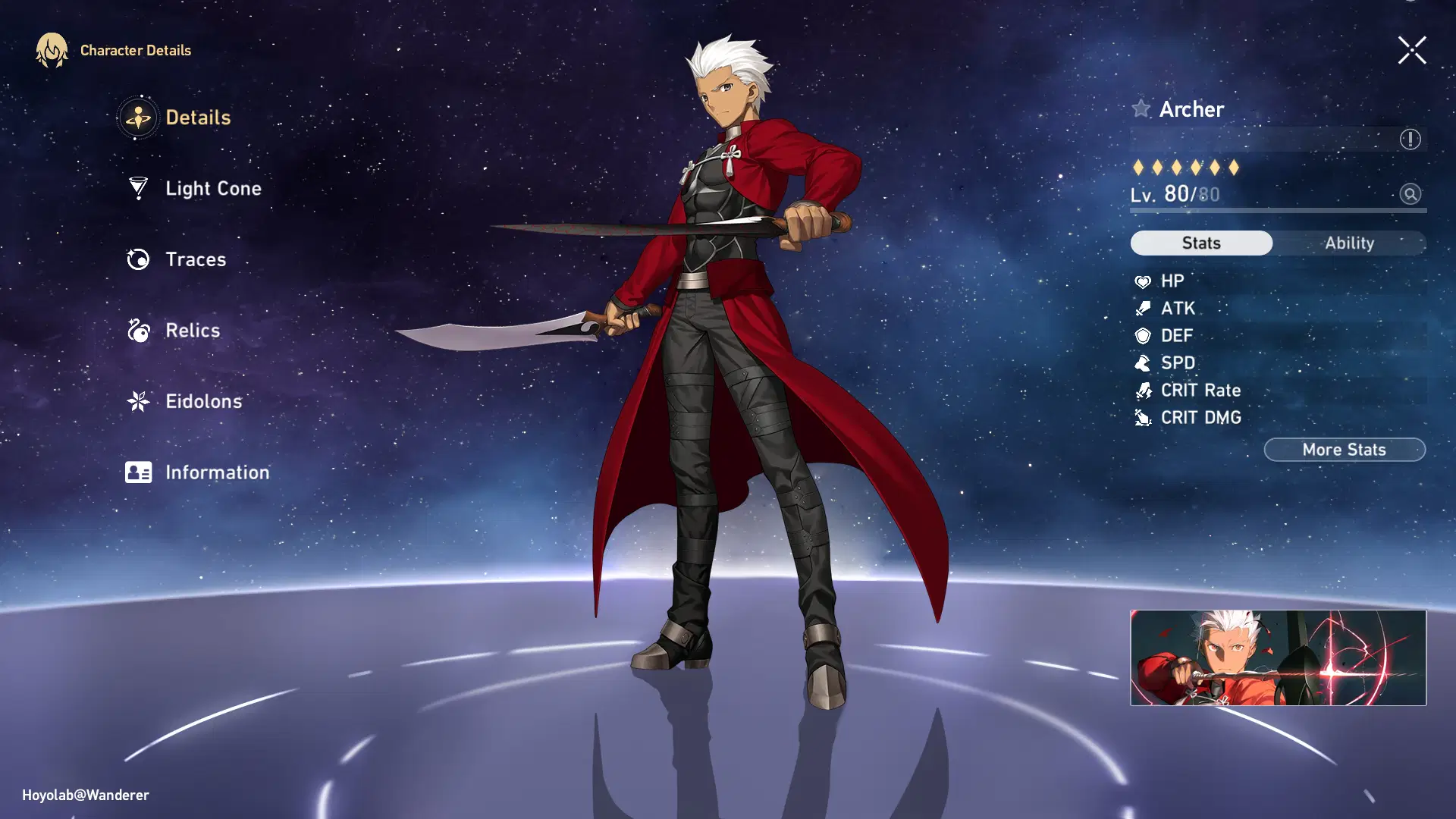
Task: Open More Stats
Action: (x=1344, y=449)
